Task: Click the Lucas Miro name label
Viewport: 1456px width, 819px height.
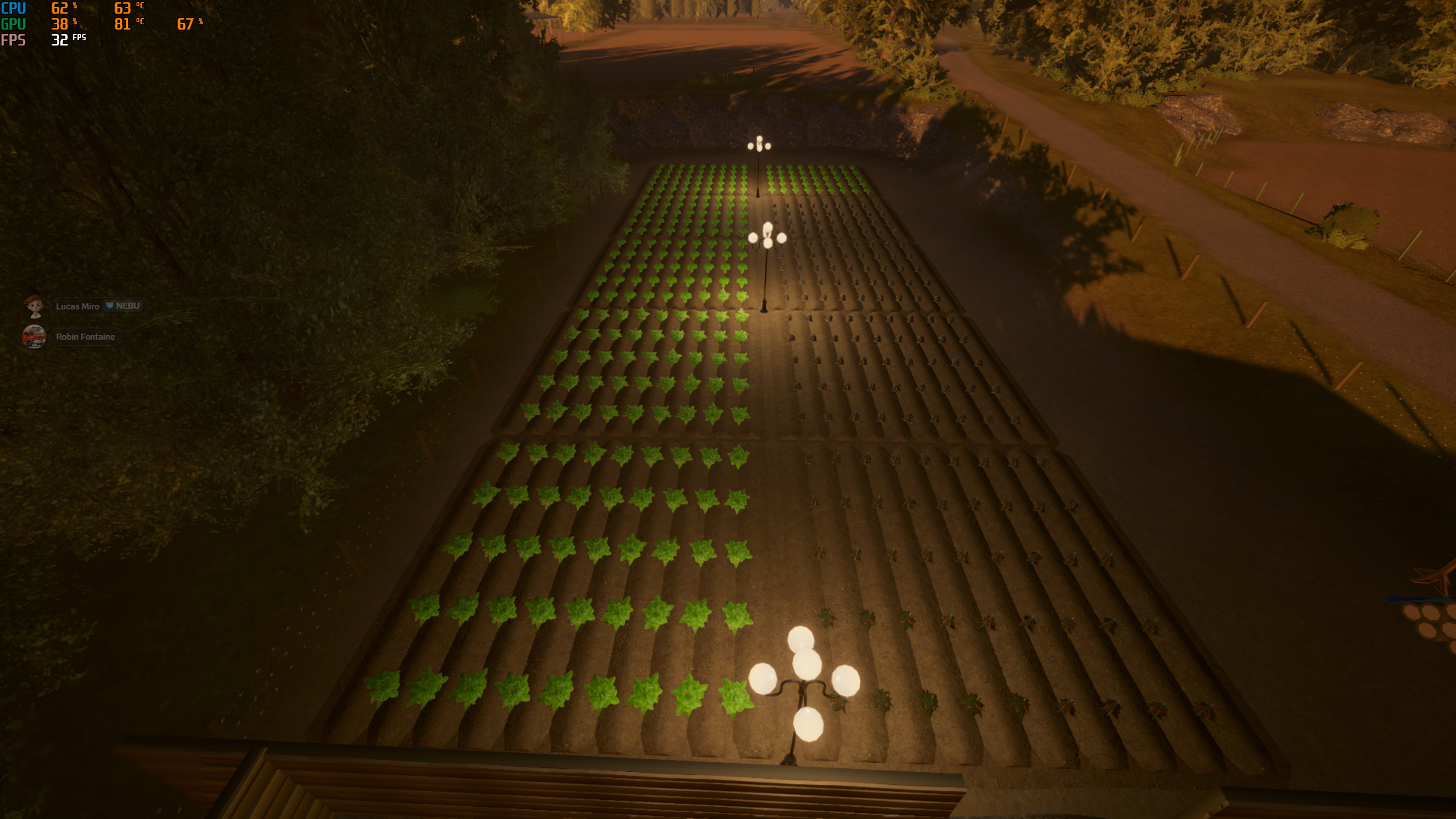Action: pos(76,306)
